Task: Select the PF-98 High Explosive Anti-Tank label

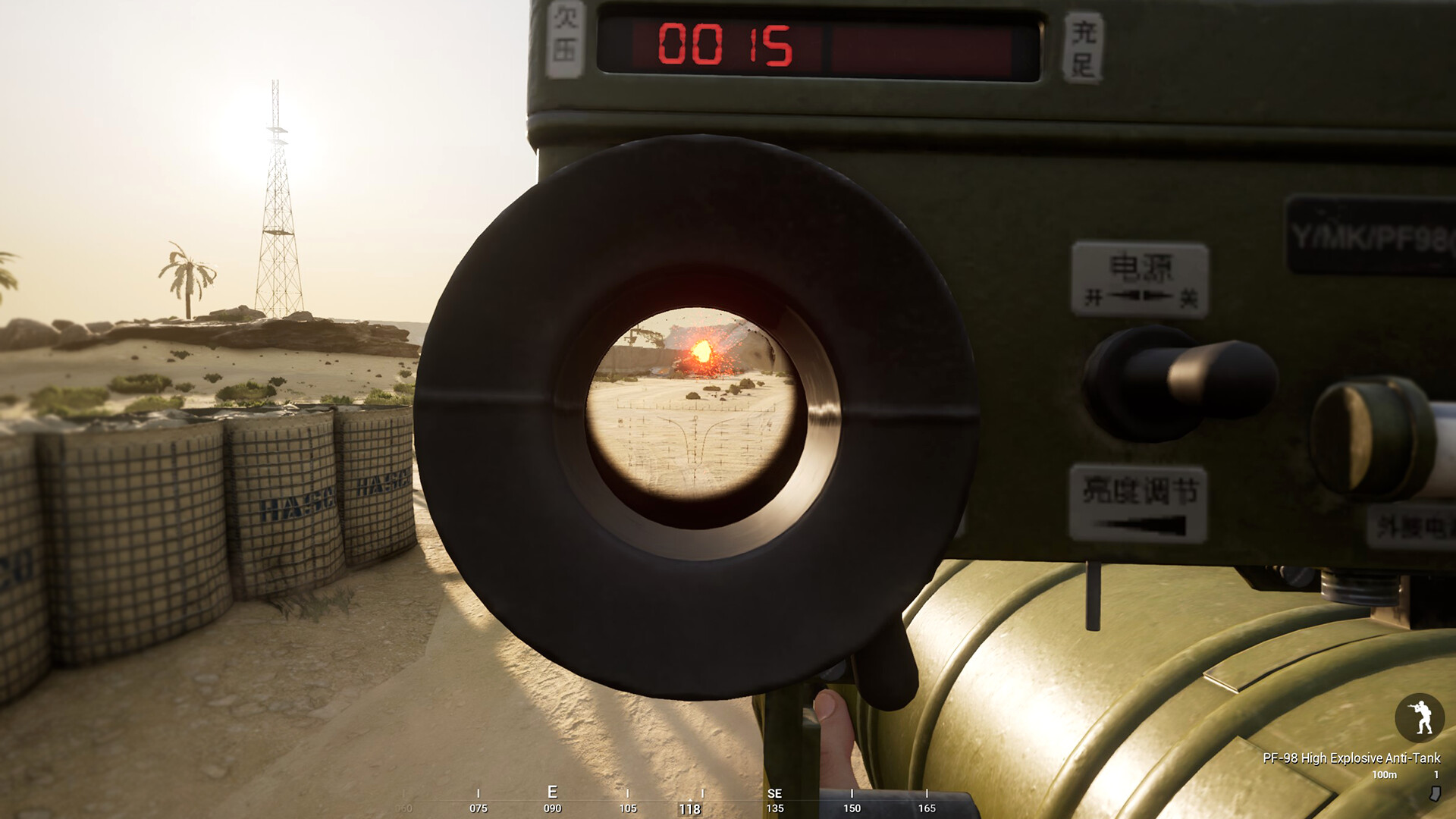Action: point(1352,758)
